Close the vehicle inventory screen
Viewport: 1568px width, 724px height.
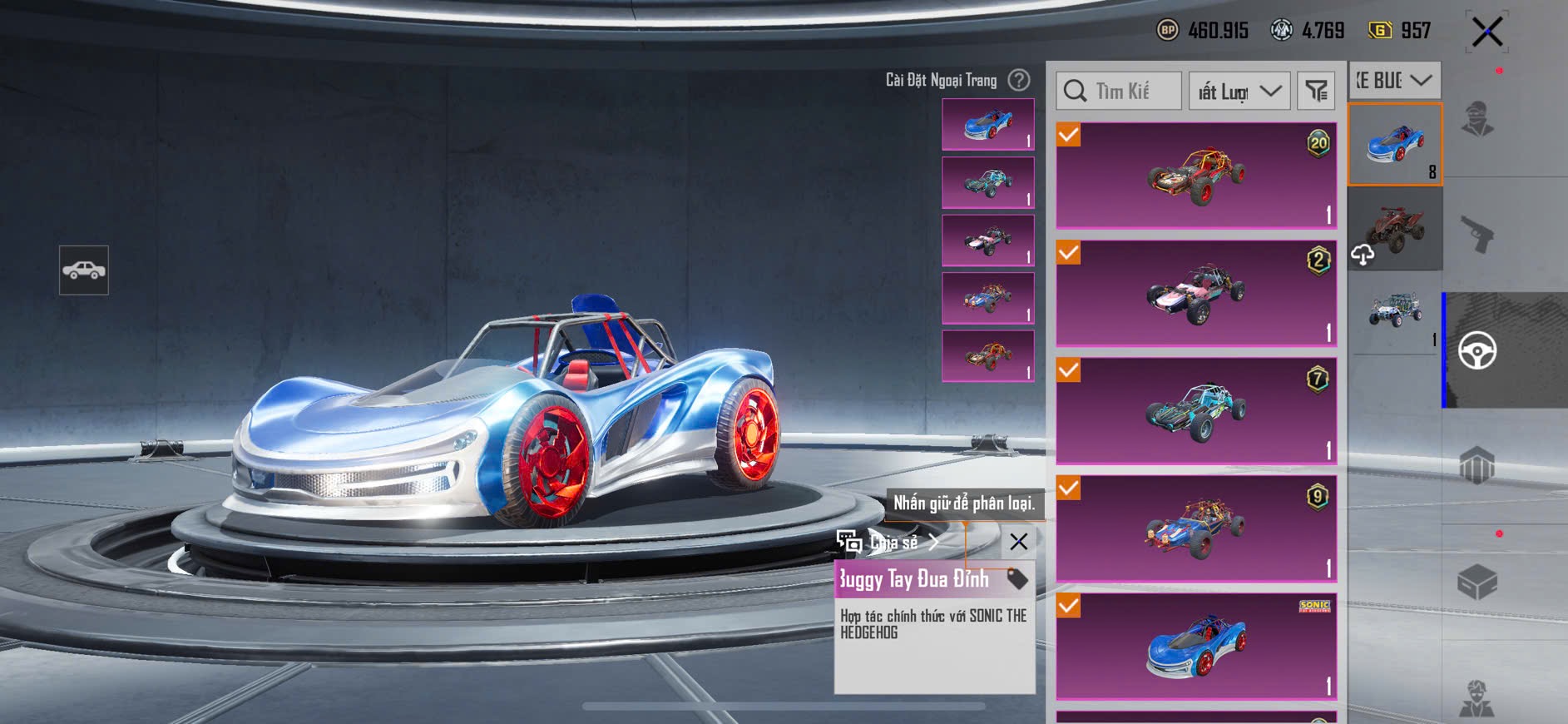pyautogui.click(x=1486, y=32)
